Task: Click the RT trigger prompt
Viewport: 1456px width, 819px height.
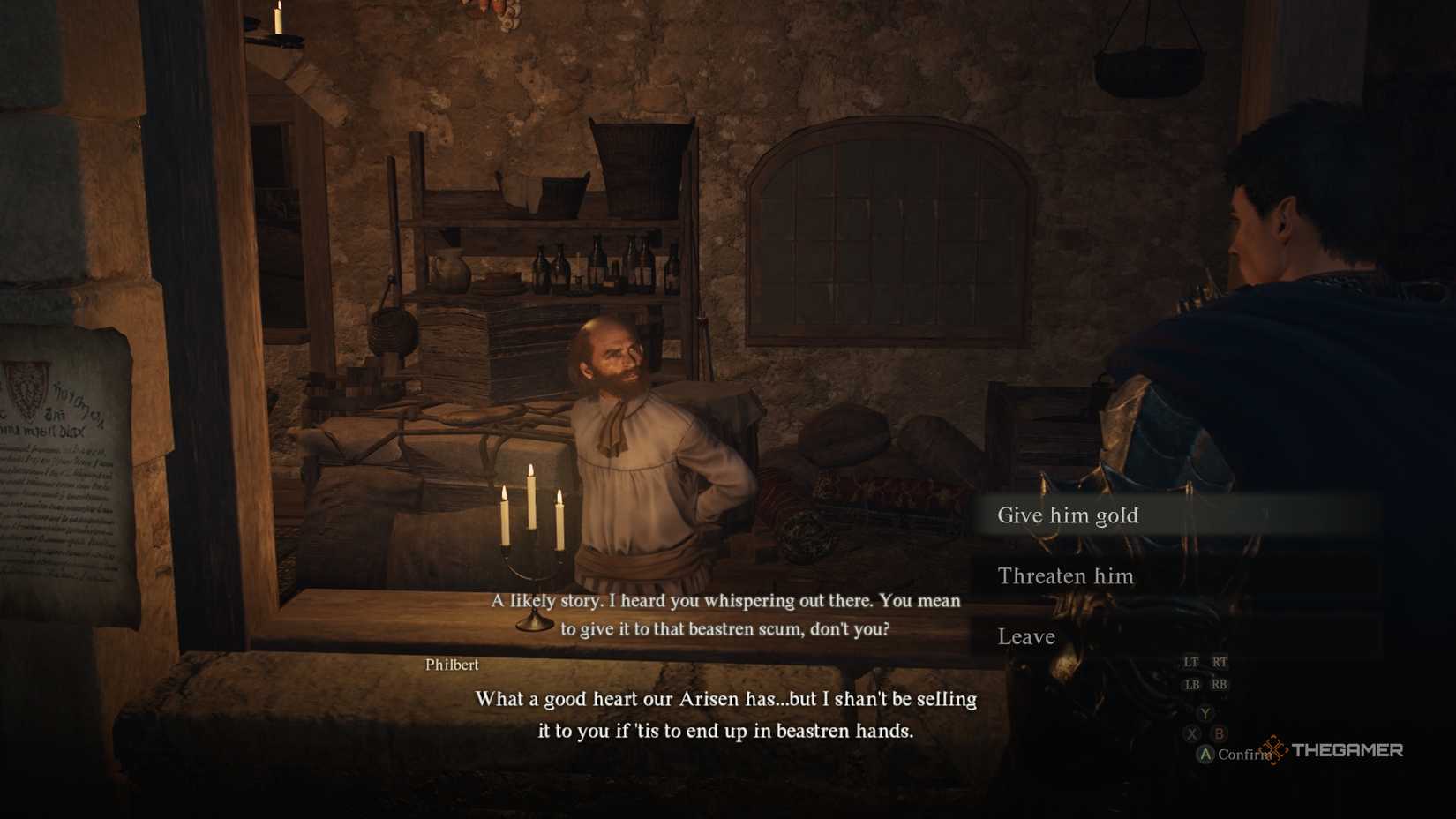Action: point(1220,662)
